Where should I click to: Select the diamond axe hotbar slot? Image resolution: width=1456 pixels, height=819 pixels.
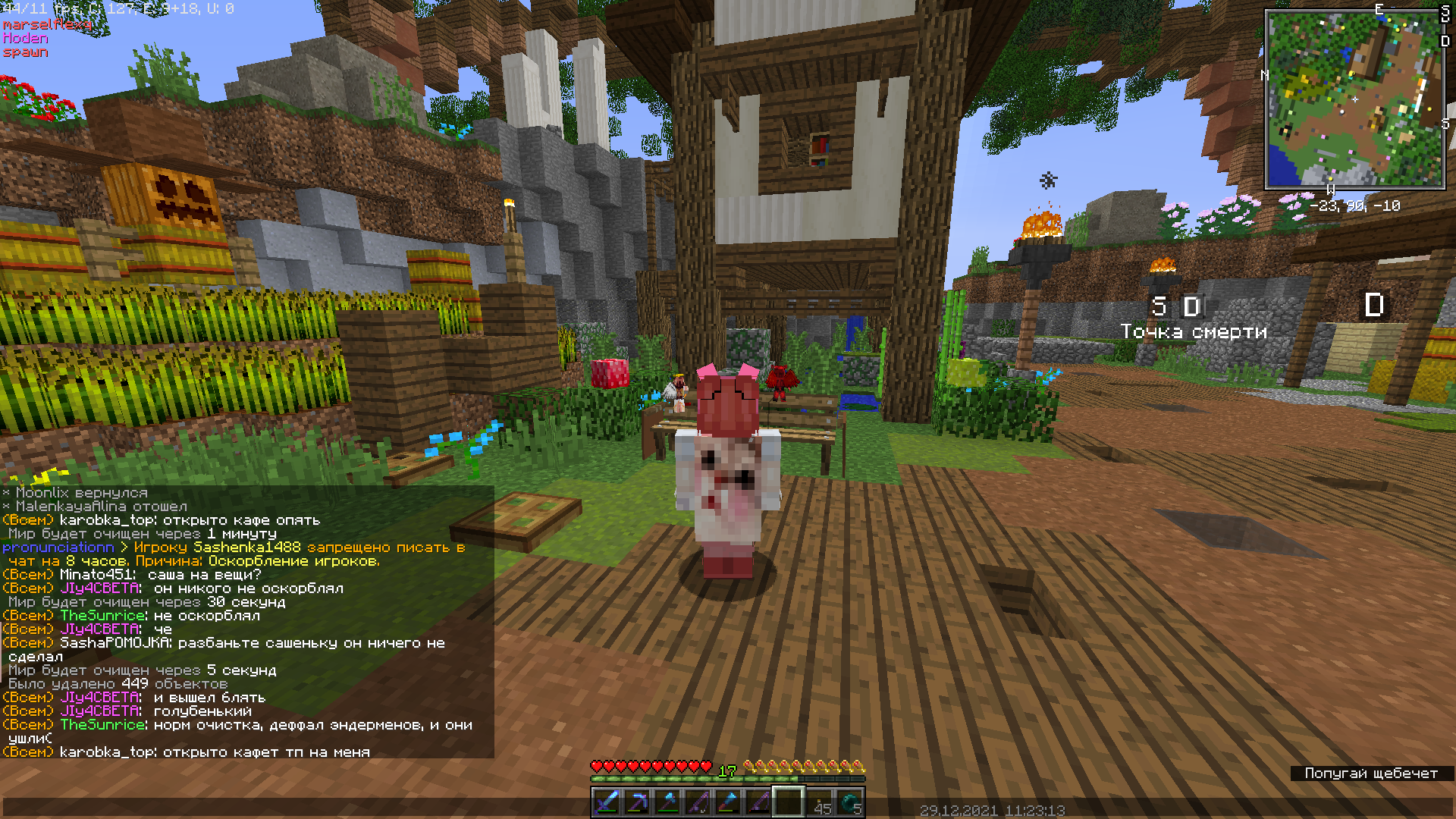(x=667, y=802)
